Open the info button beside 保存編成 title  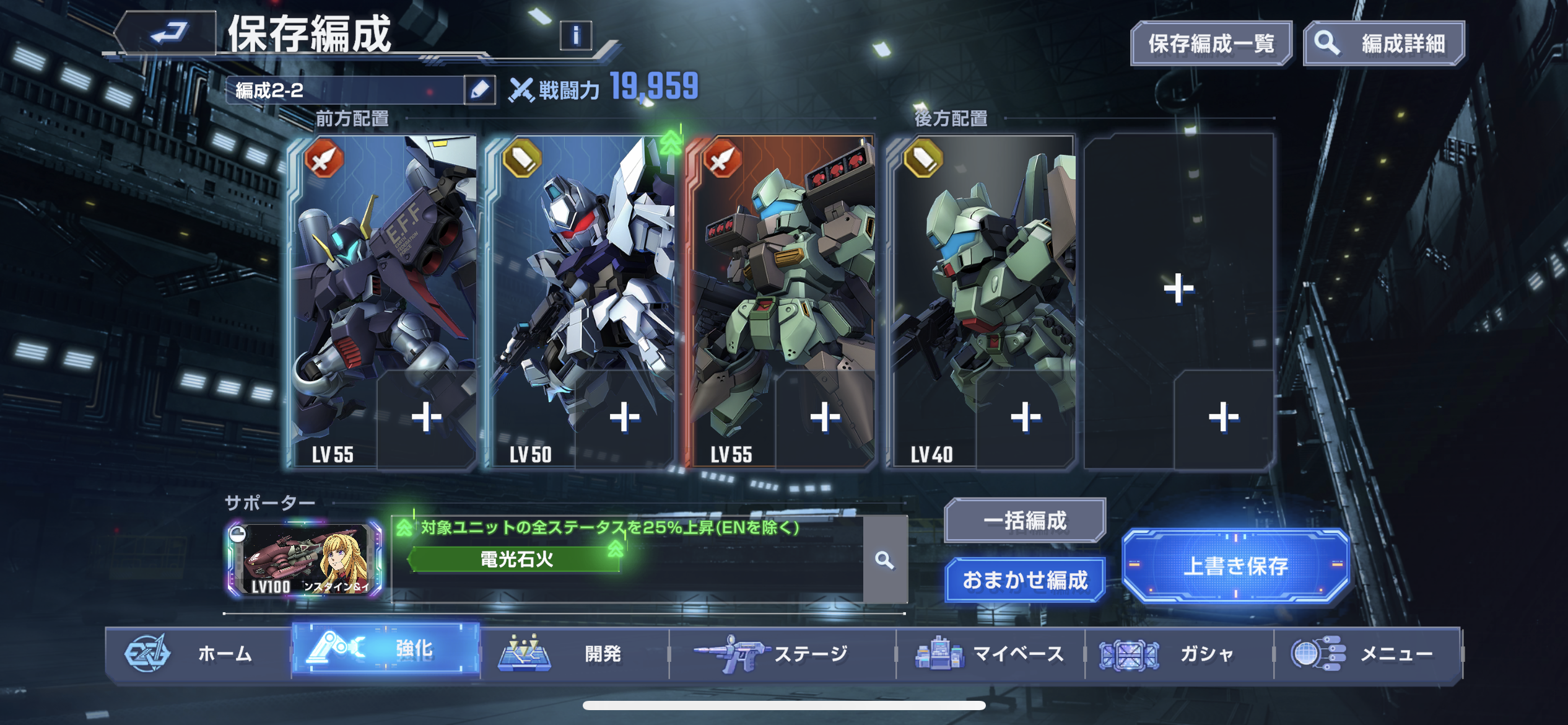pyautogui.click(x=575, y=36)
